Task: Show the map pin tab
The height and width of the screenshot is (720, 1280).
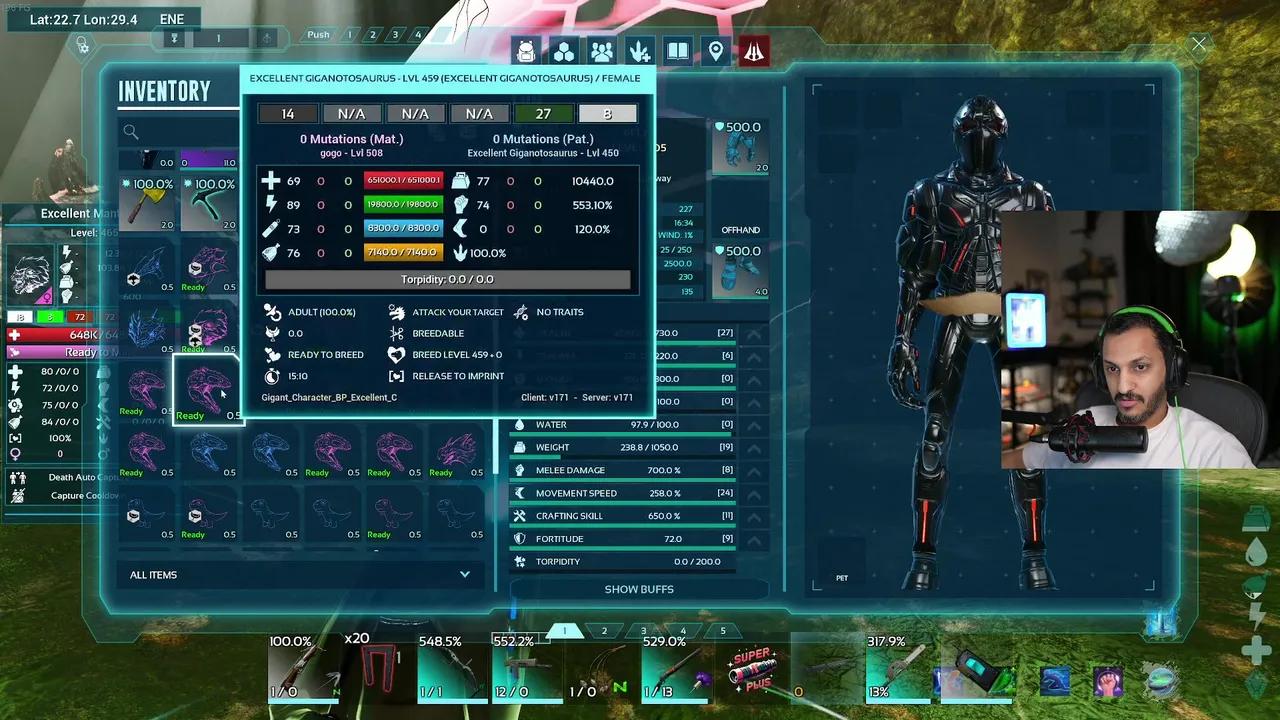Action: (716, 51)
